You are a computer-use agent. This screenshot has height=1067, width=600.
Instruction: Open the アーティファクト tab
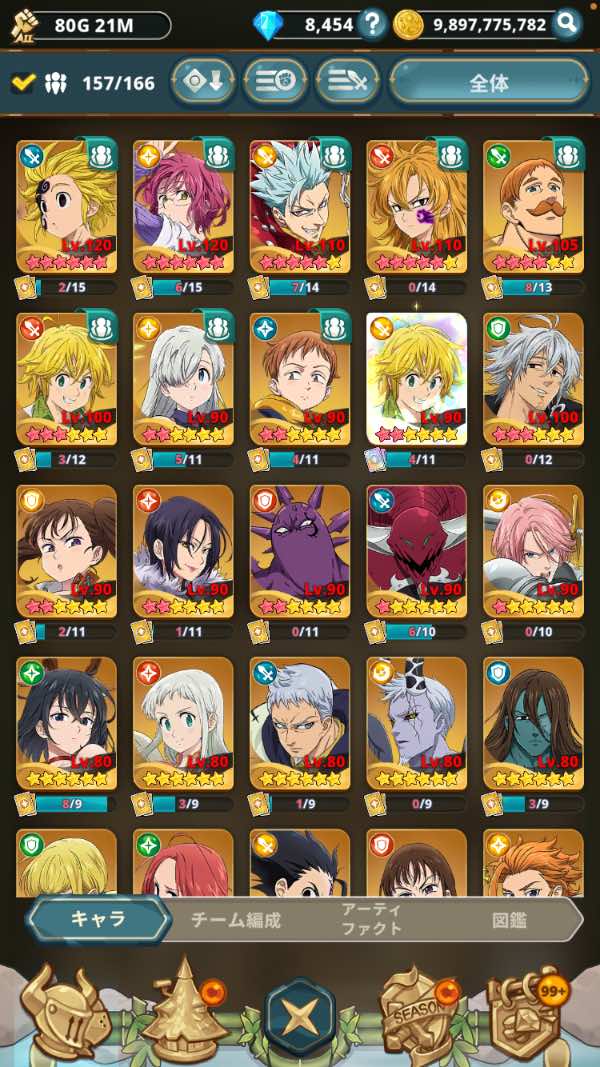point(371,920)
